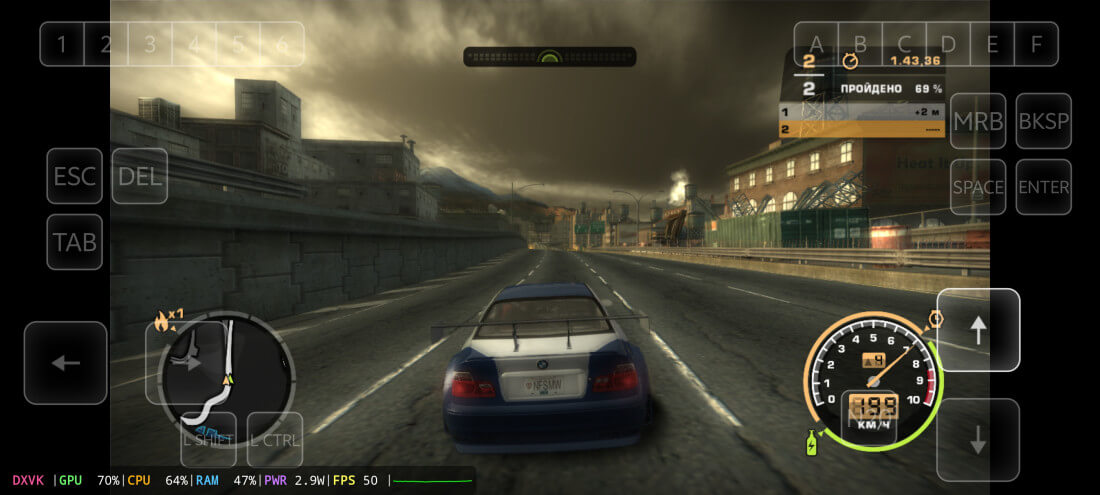
Task: Tap the number 6 overlay key
Action: (282, 44)
